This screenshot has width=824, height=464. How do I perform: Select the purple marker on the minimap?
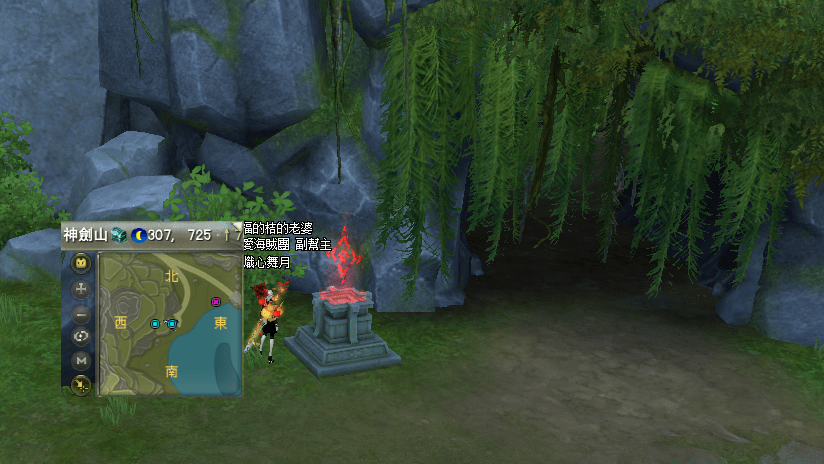pos(215,301)
